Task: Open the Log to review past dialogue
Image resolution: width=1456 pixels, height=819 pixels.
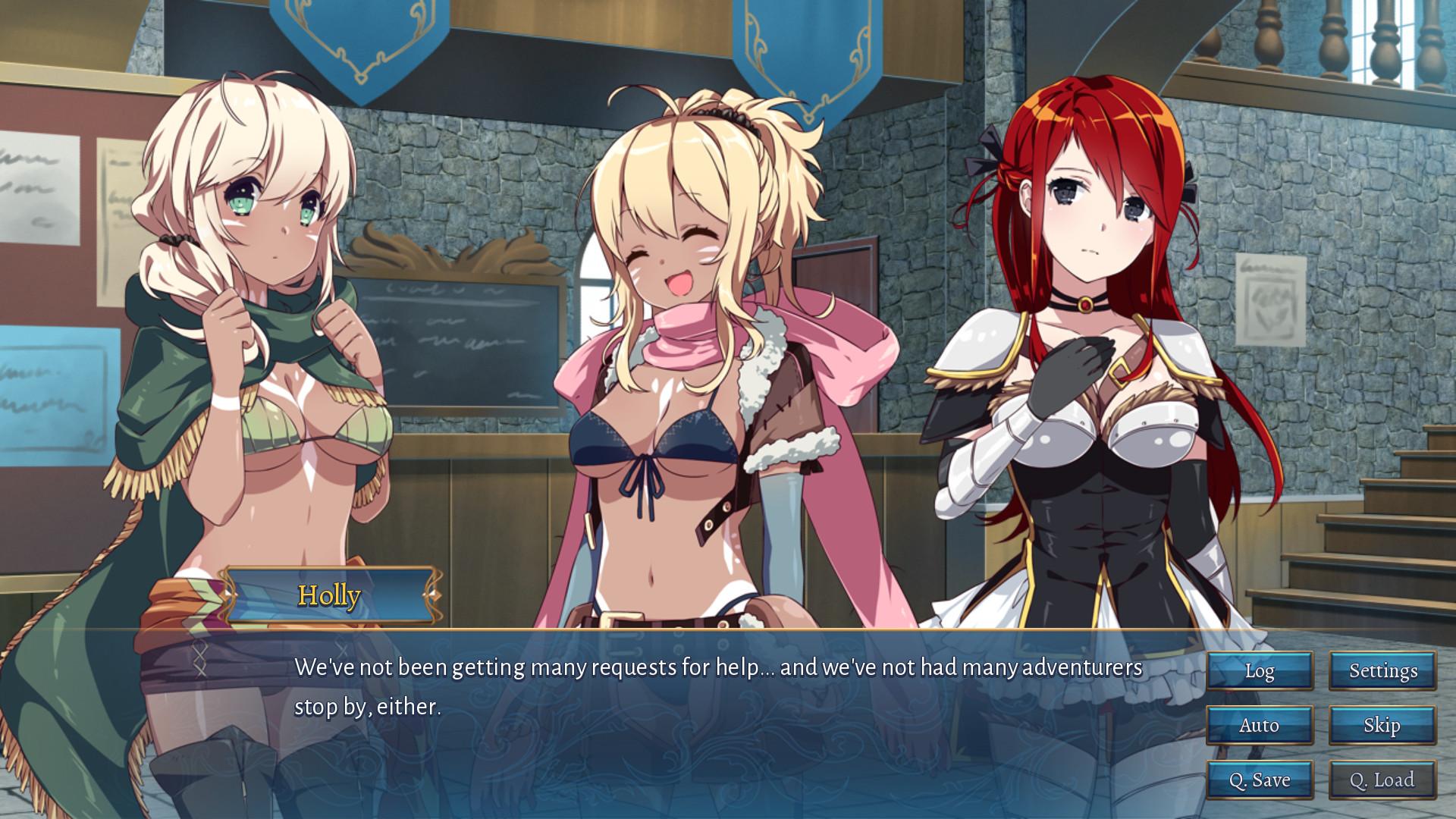Action: point(1260,670)
